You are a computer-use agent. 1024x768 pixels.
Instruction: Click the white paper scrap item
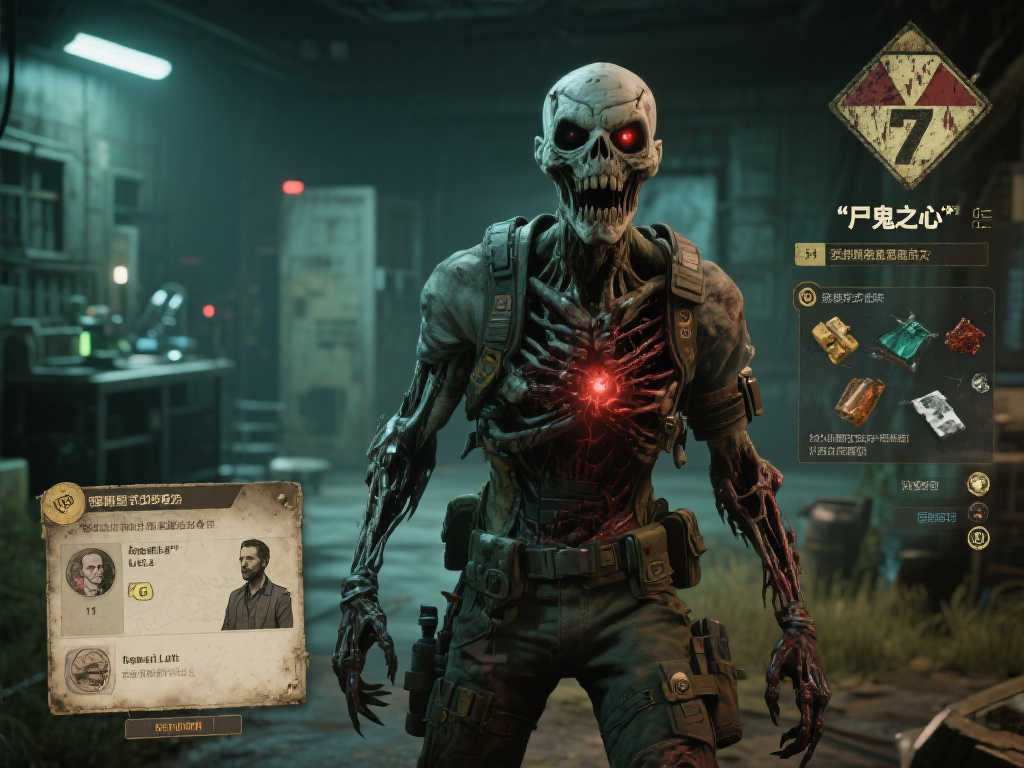(x=938, y=412)
